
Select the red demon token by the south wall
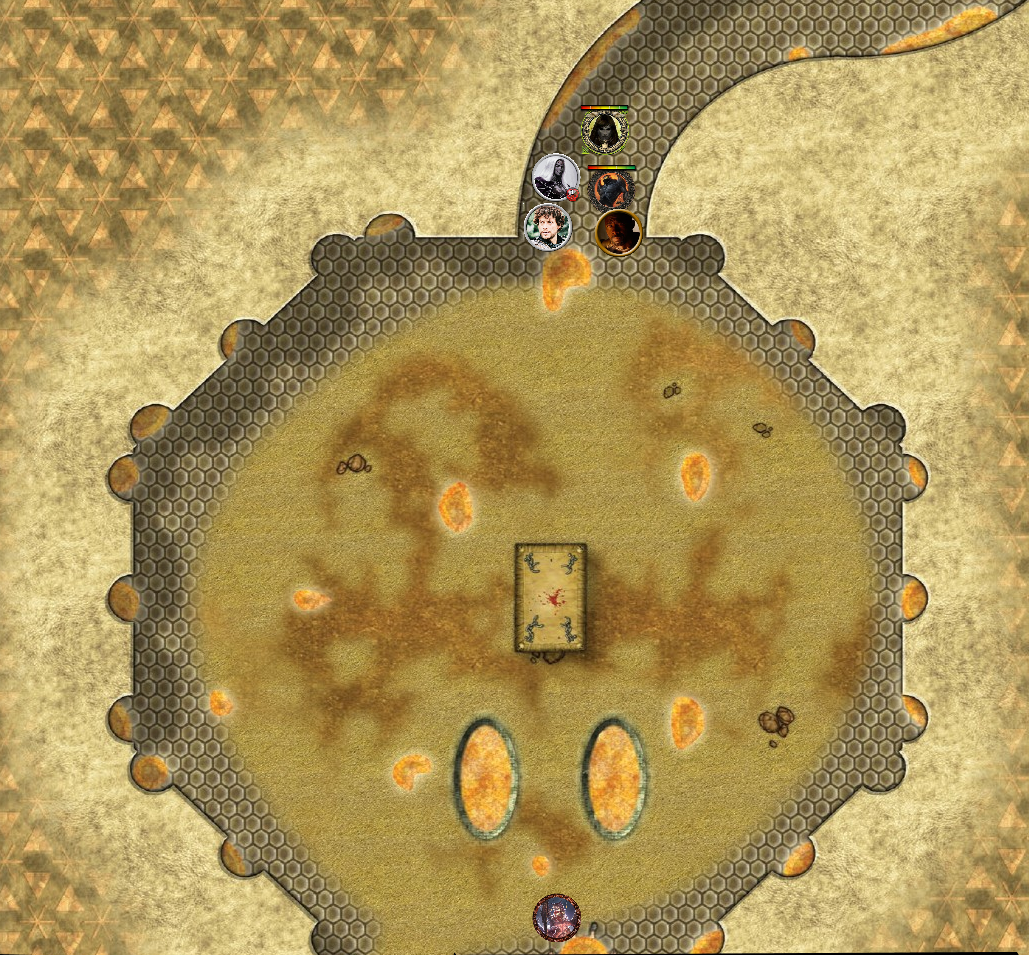(x=557, y=918)
